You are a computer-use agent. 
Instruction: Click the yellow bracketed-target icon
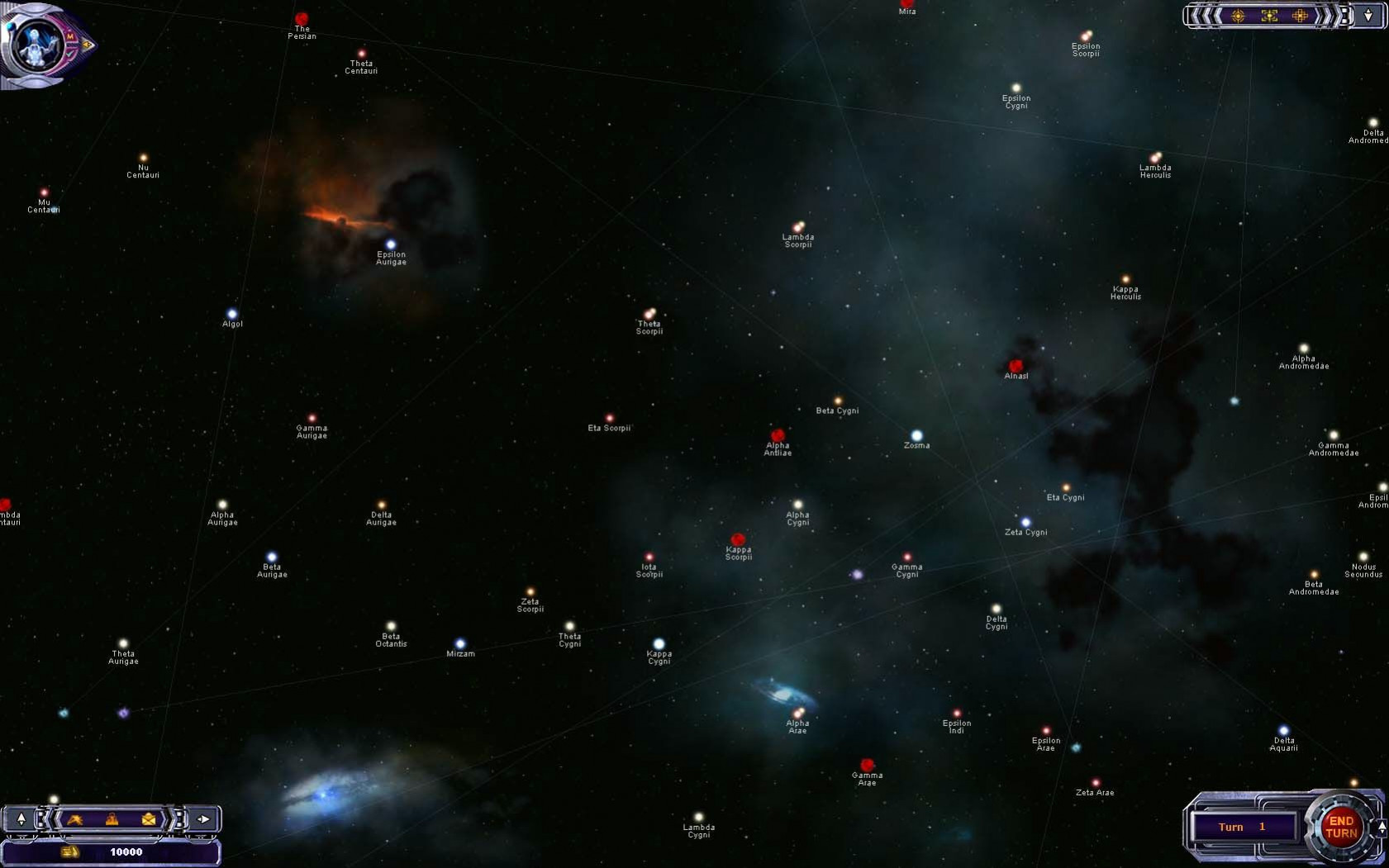[1269, 16]
